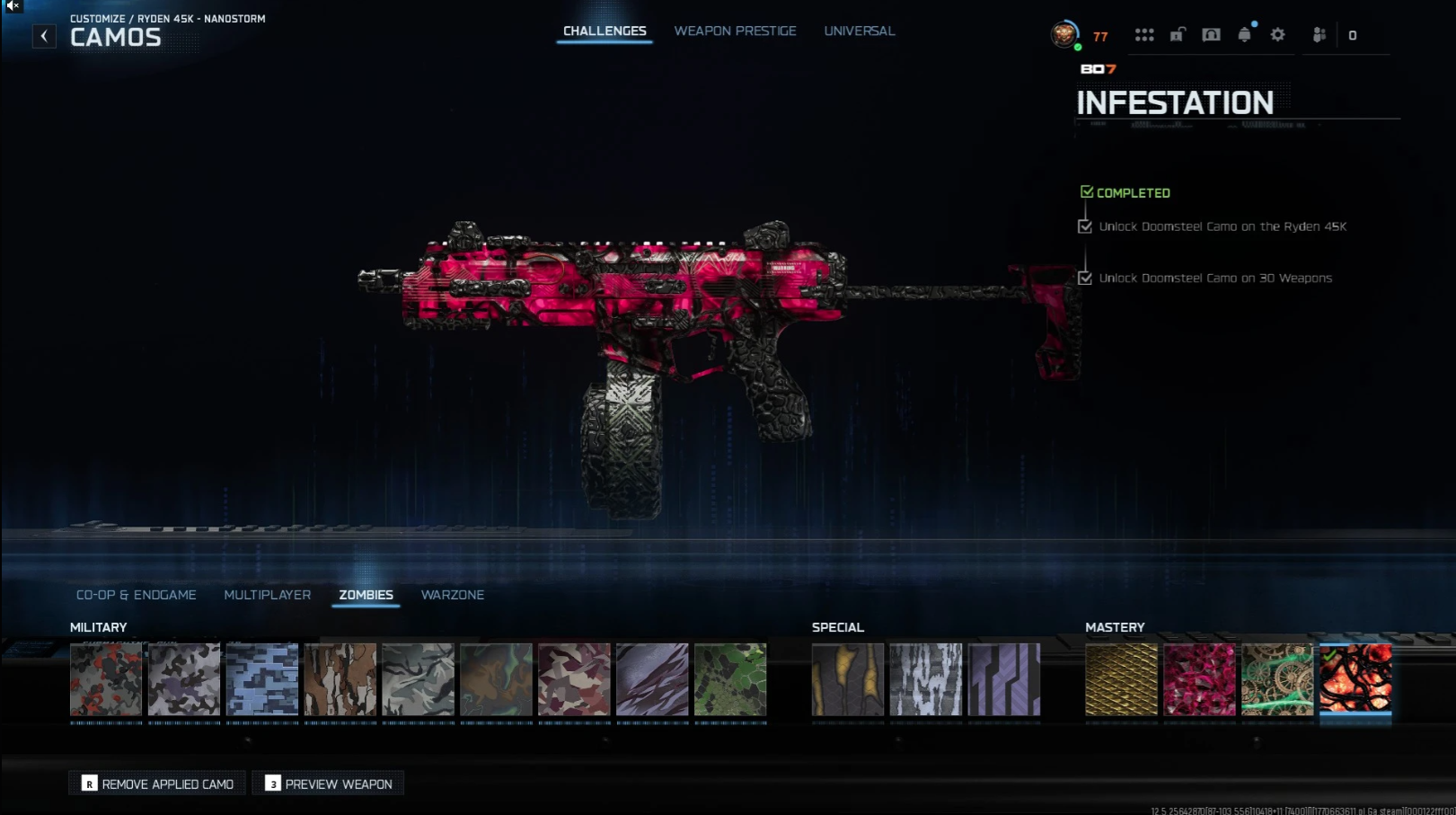Remove the applied camo
1456x815 pixels.
(157, 784)
